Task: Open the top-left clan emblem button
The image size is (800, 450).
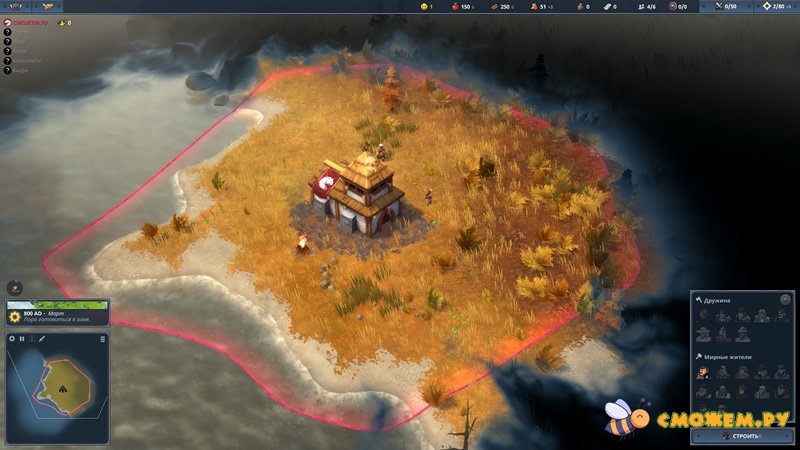Action: 16,7
